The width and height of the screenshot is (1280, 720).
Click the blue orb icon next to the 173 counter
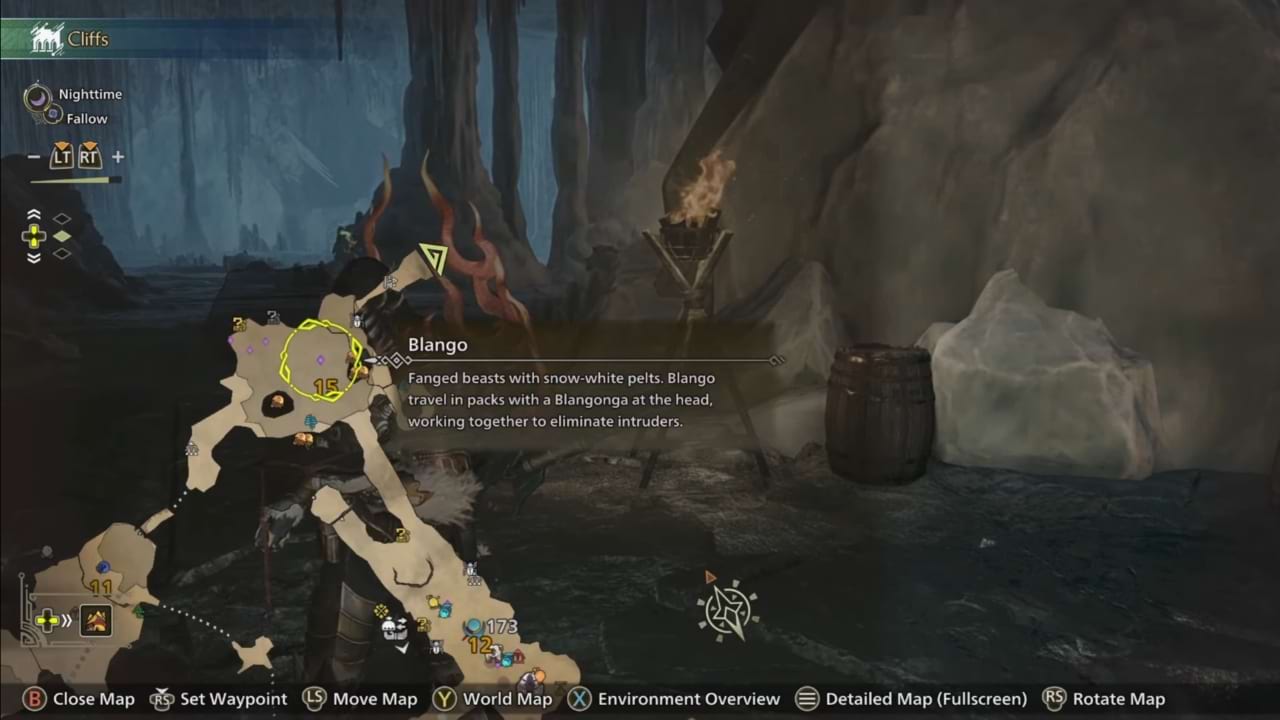pyautogui.click(x=473, y=627)
